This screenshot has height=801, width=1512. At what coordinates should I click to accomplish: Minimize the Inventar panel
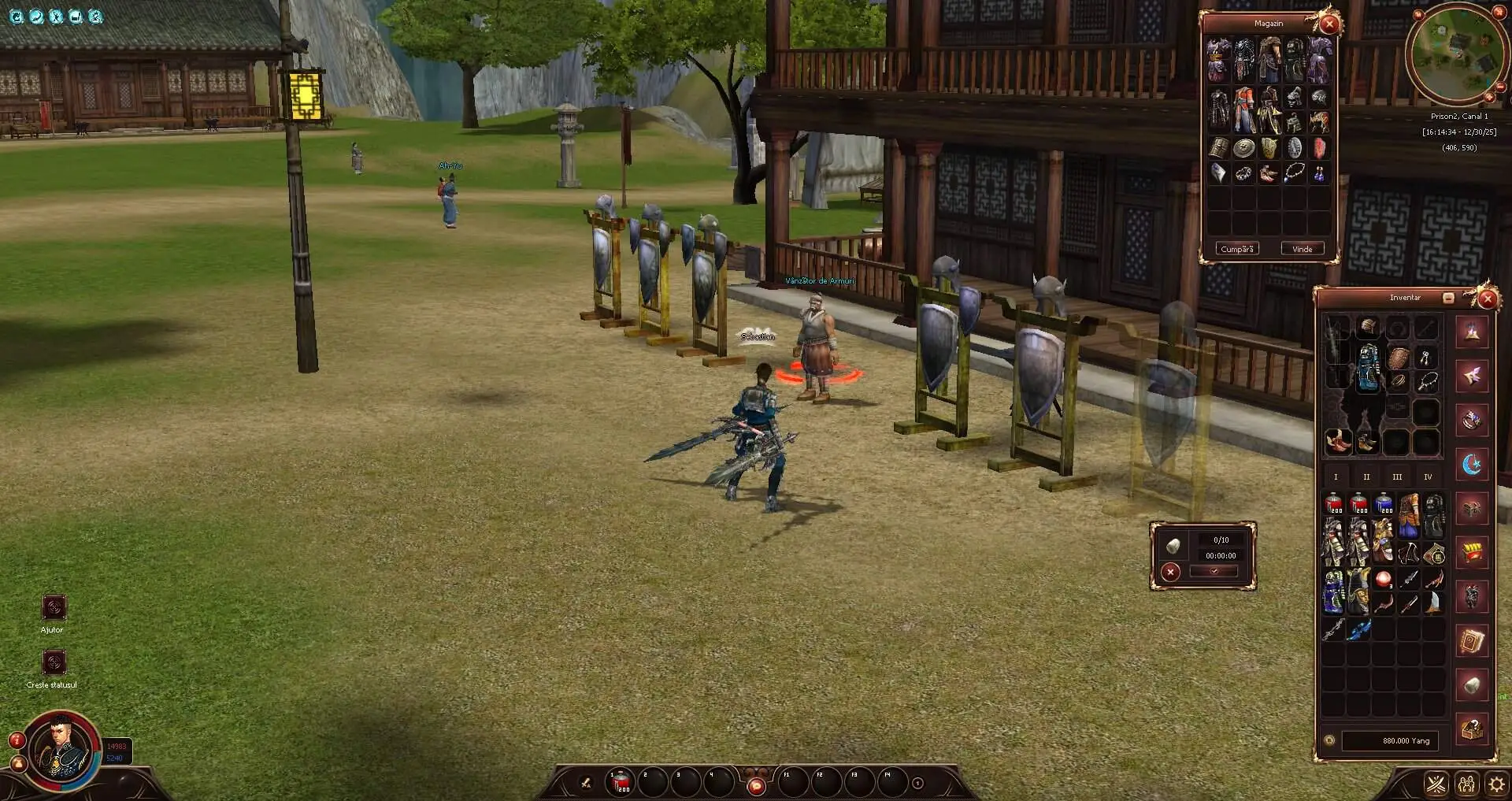point(1447,298)
